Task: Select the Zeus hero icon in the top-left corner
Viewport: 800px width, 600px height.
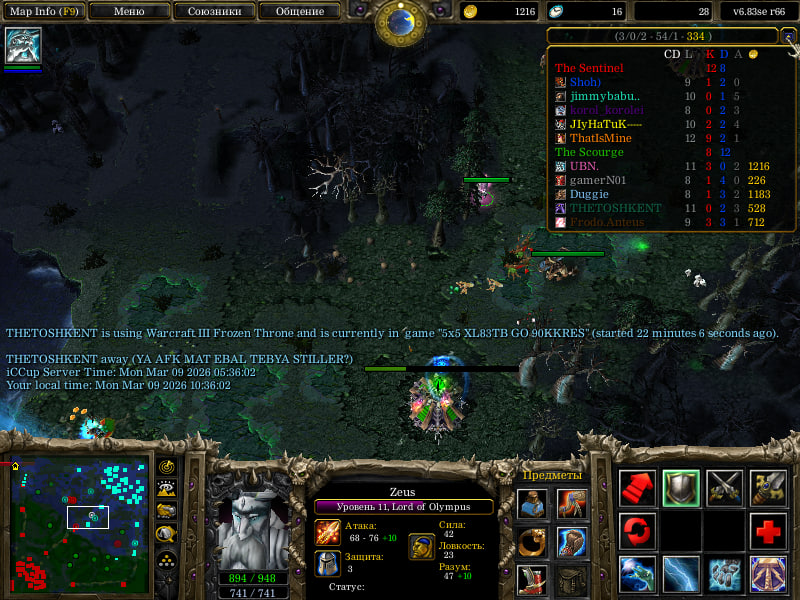Action: coord(22,46)
